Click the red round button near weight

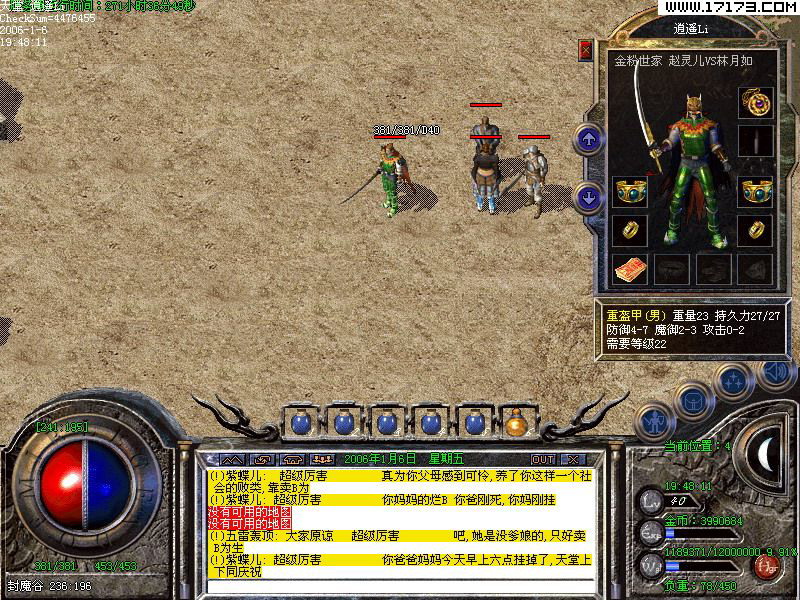tap(767, 566)
